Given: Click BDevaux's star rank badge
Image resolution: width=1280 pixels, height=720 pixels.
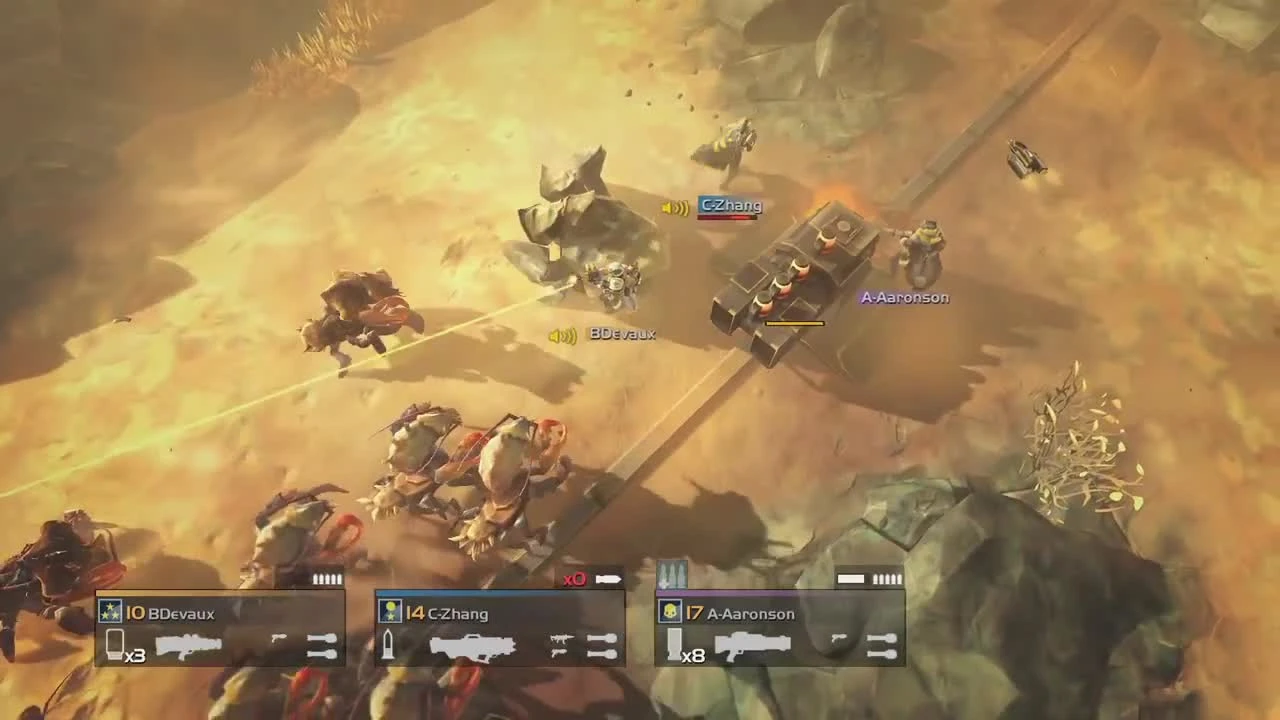Looking at the screenshot, I should pos(110,611).
